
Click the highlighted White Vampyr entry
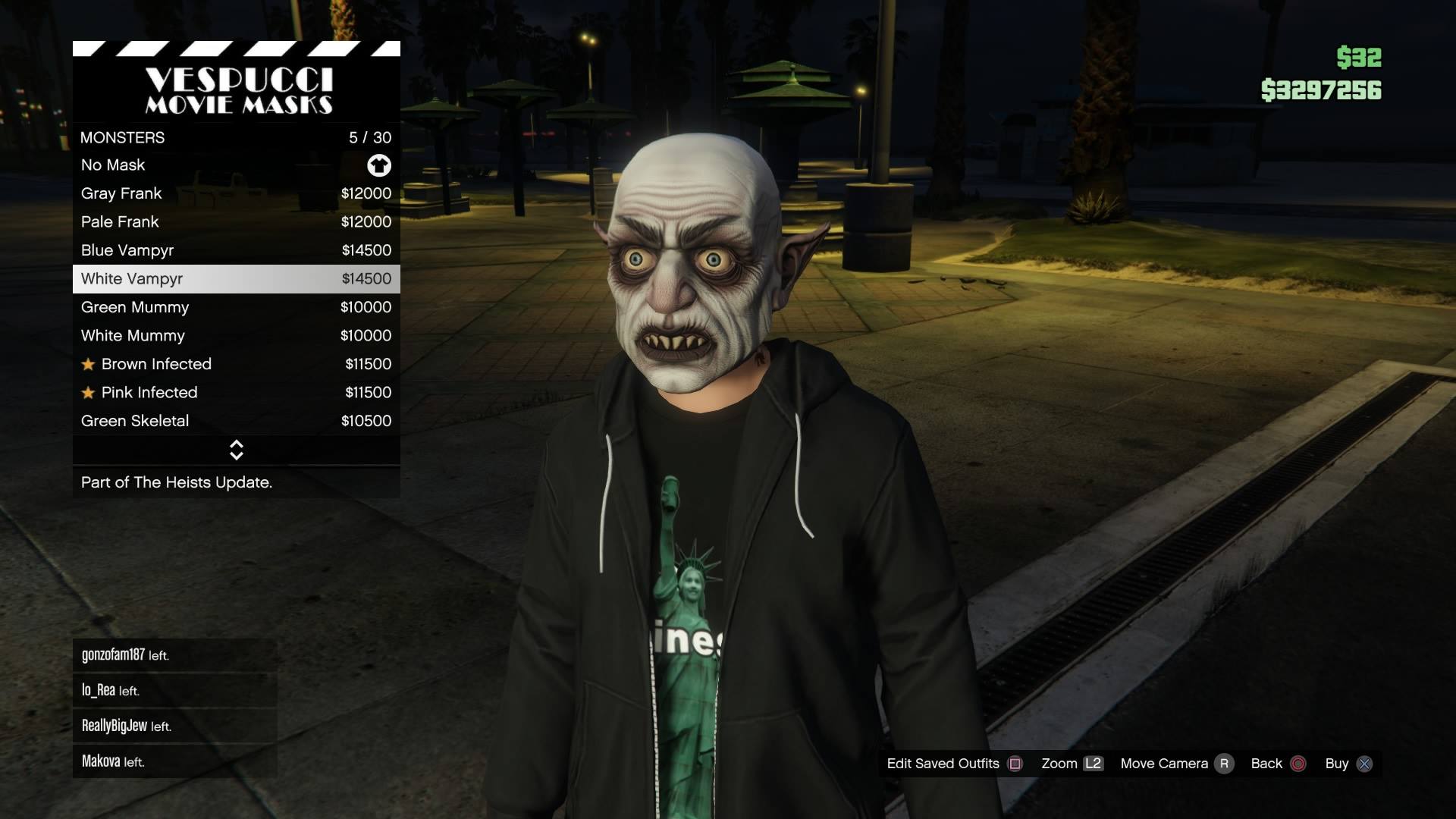click(x=236, y=279)
